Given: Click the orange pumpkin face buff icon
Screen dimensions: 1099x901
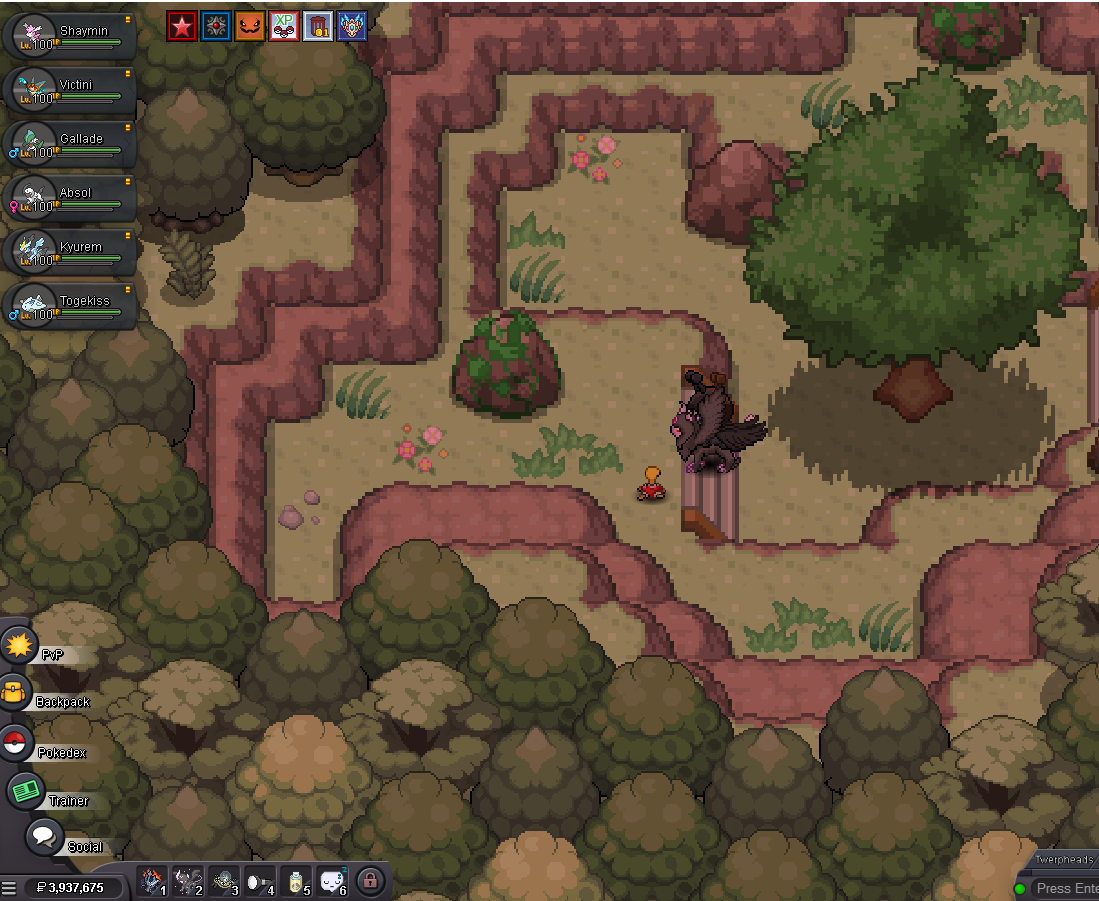Looking at the screenshot, I should [250, 26].
